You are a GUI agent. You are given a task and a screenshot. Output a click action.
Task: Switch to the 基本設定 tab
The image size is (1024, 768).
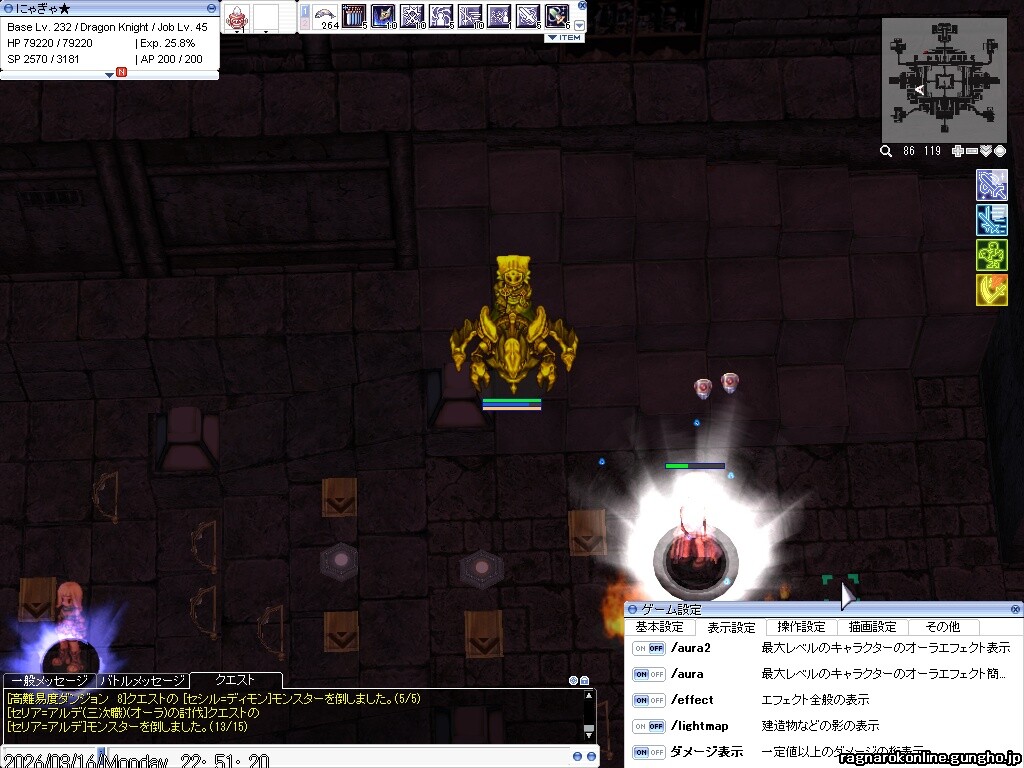coord(659,627)
